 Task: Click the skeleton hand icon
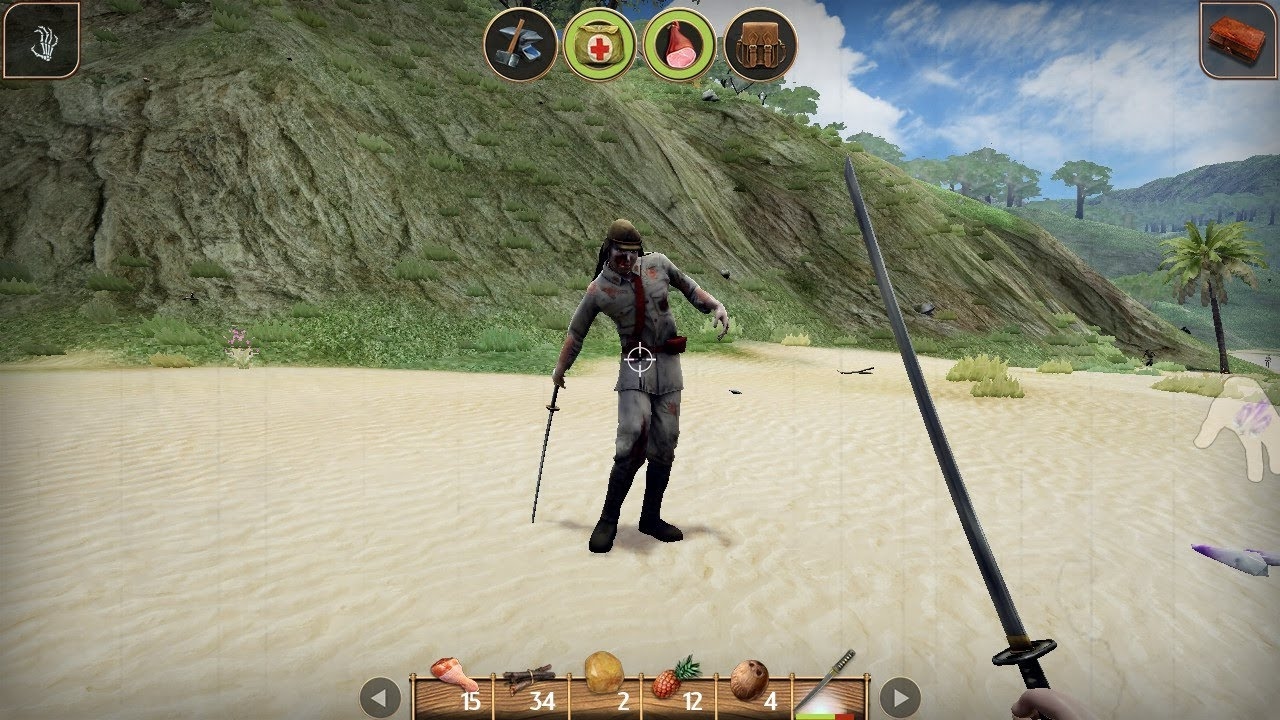pyautogui.click(x=41, y=40)
